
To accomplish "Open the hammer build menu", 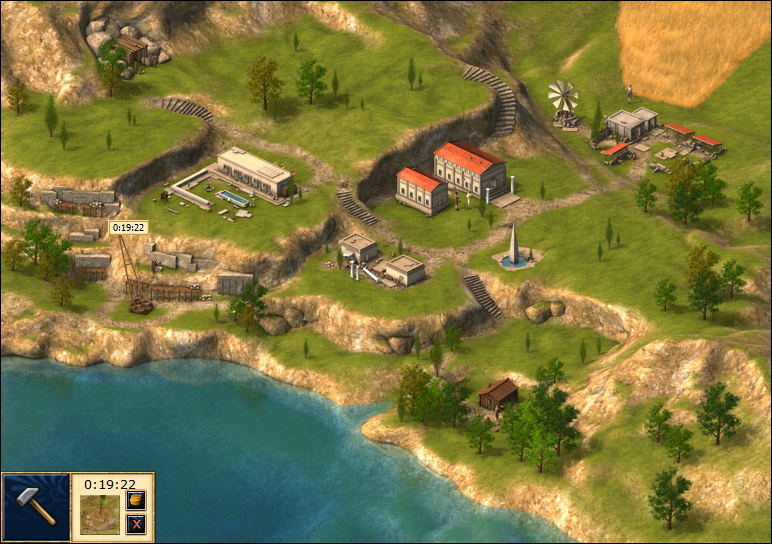I will tap(36, 508).
